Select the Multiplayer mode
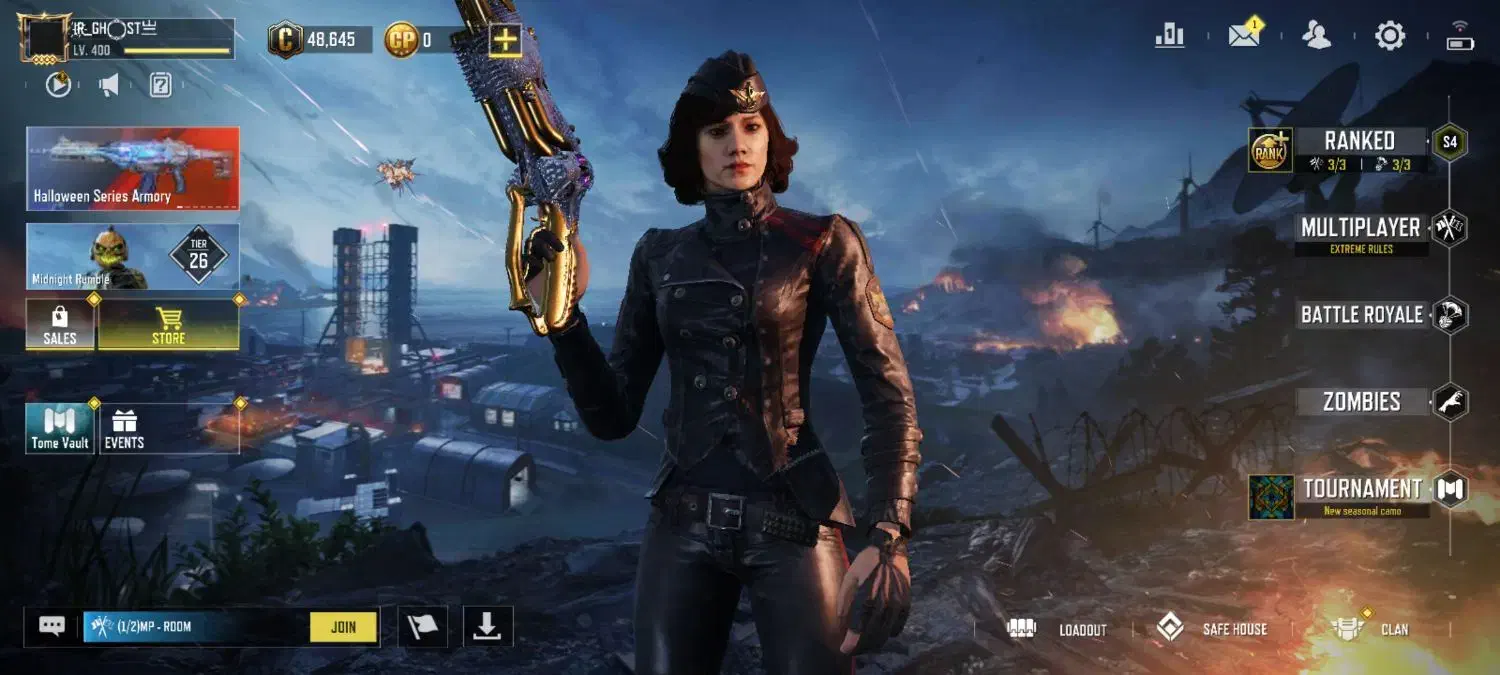This screenshot has width=1500, height=675. coord(1360,228)
